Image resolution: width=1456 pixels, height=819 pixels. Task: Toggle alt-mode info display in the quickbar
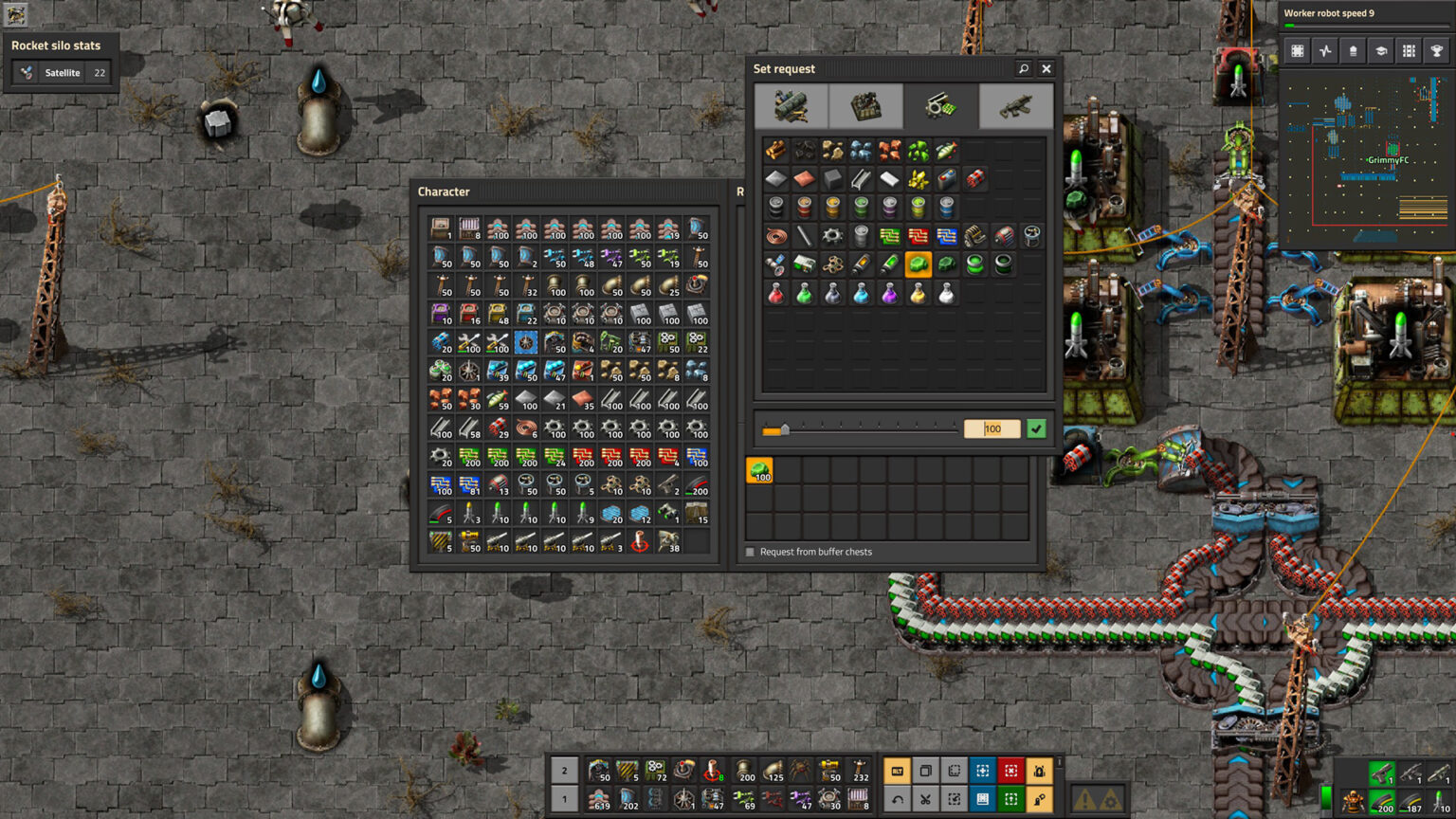click(x=898, y=771)
